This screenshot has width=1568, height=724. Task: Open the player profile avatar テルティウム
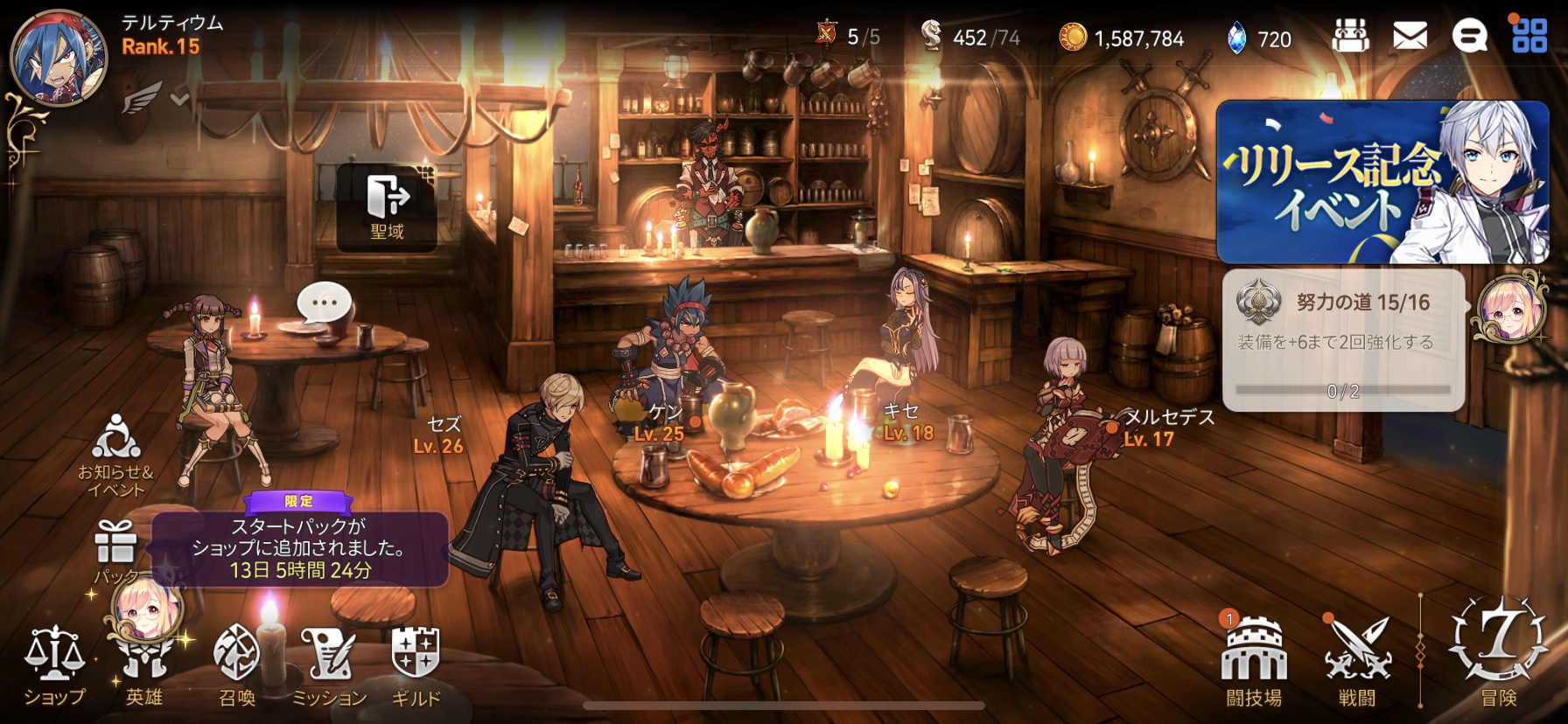58,57
